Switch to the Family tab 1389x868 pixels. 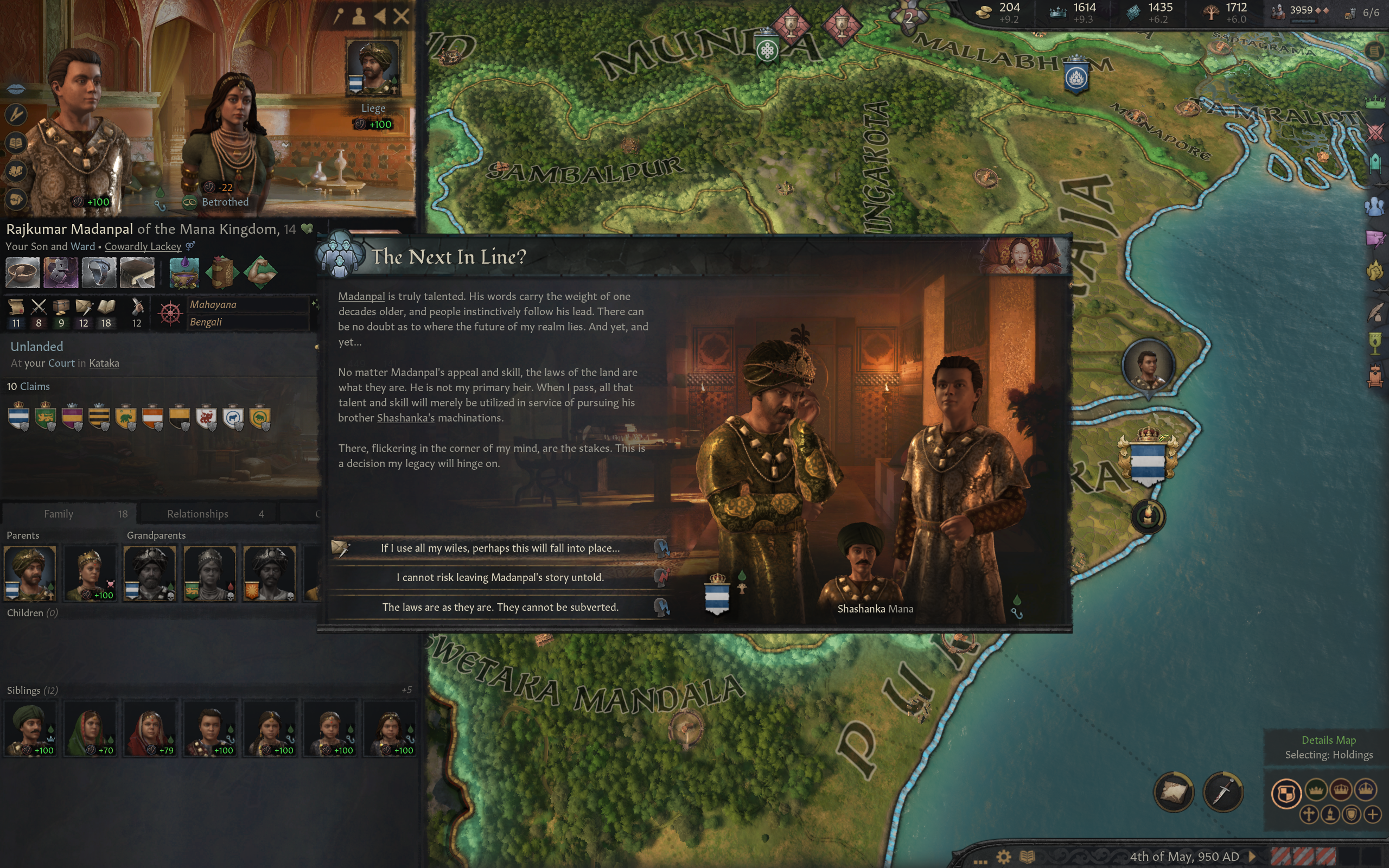[59, 514]
